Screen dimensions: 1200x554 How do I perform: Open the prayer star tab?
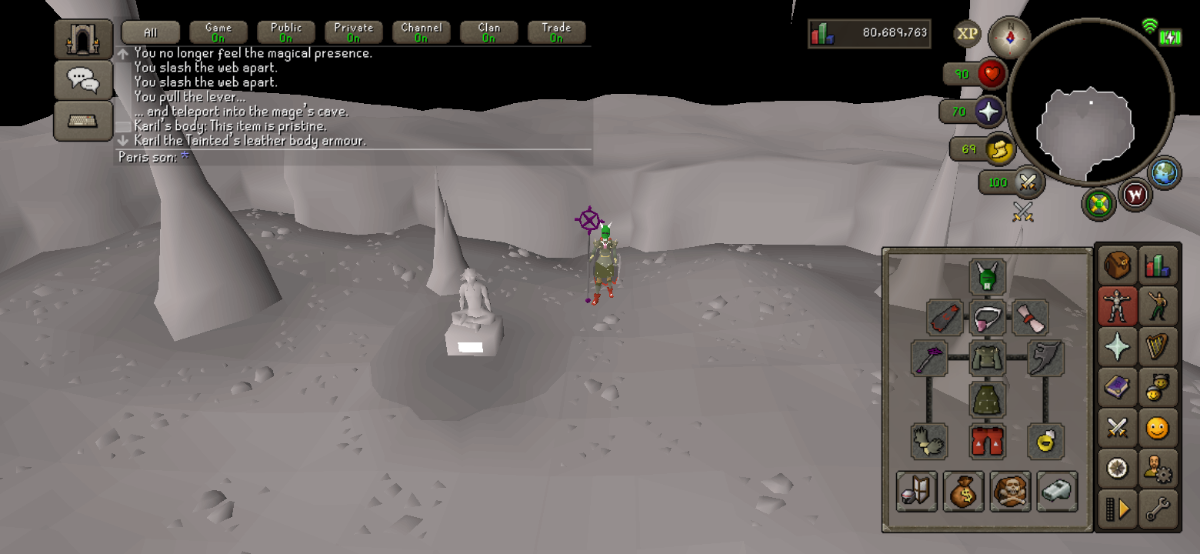click(1117, 346)
